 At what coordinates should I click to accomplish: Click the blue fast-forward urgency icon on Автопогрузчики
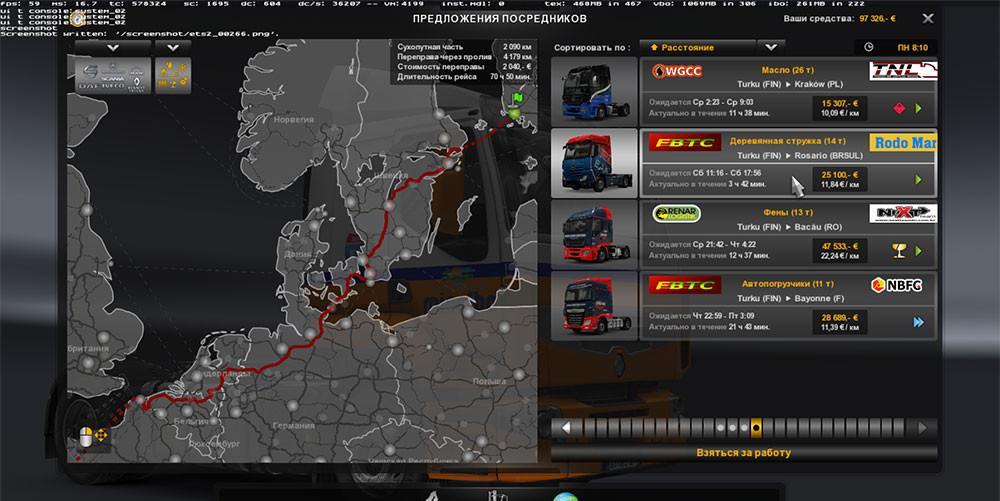click(x=917, y=322)
